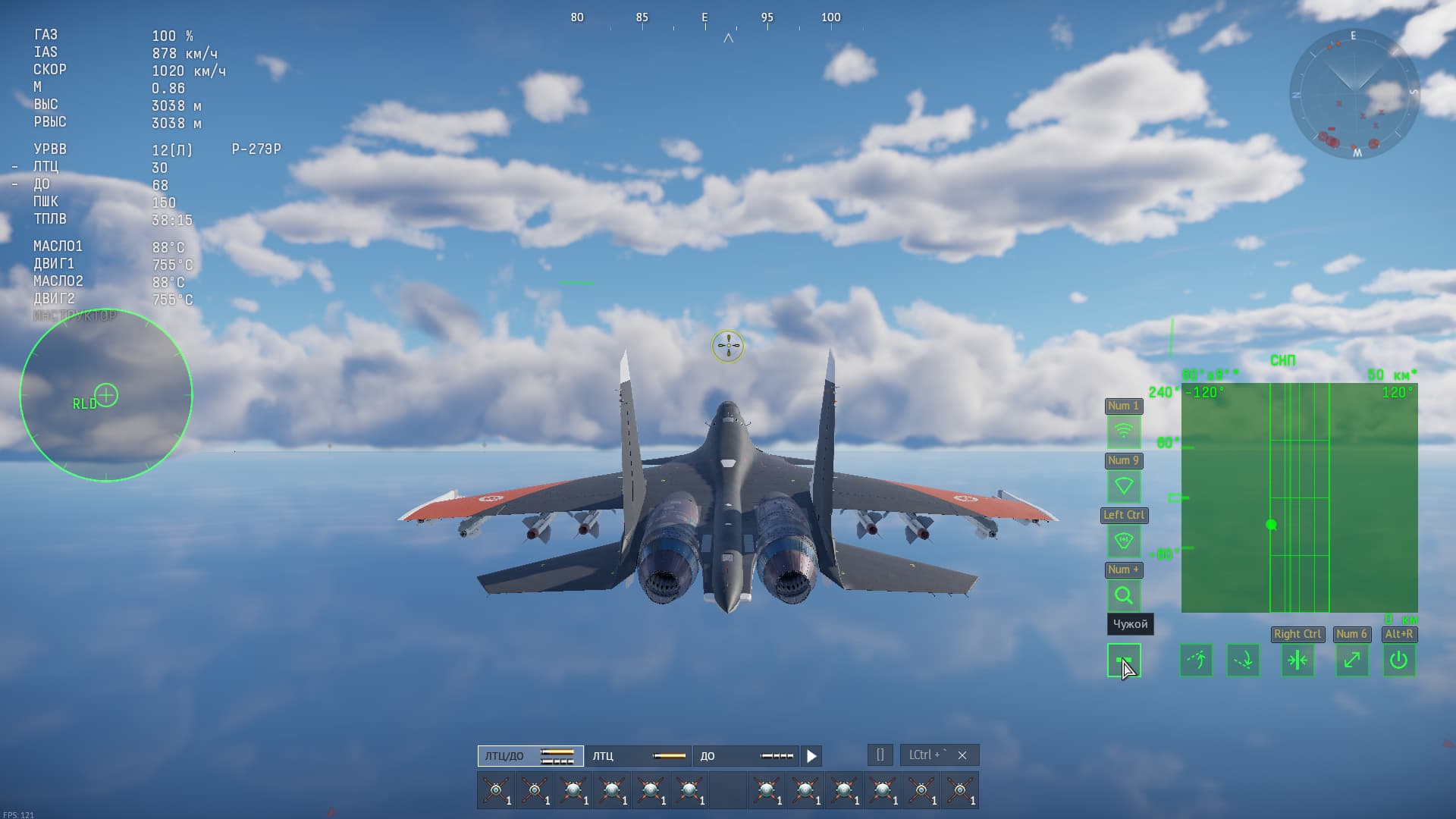Screen dimensions: 1456x819
Task: Select the radar cone scan pattern icon
Action: click(x=1125, y=486)
